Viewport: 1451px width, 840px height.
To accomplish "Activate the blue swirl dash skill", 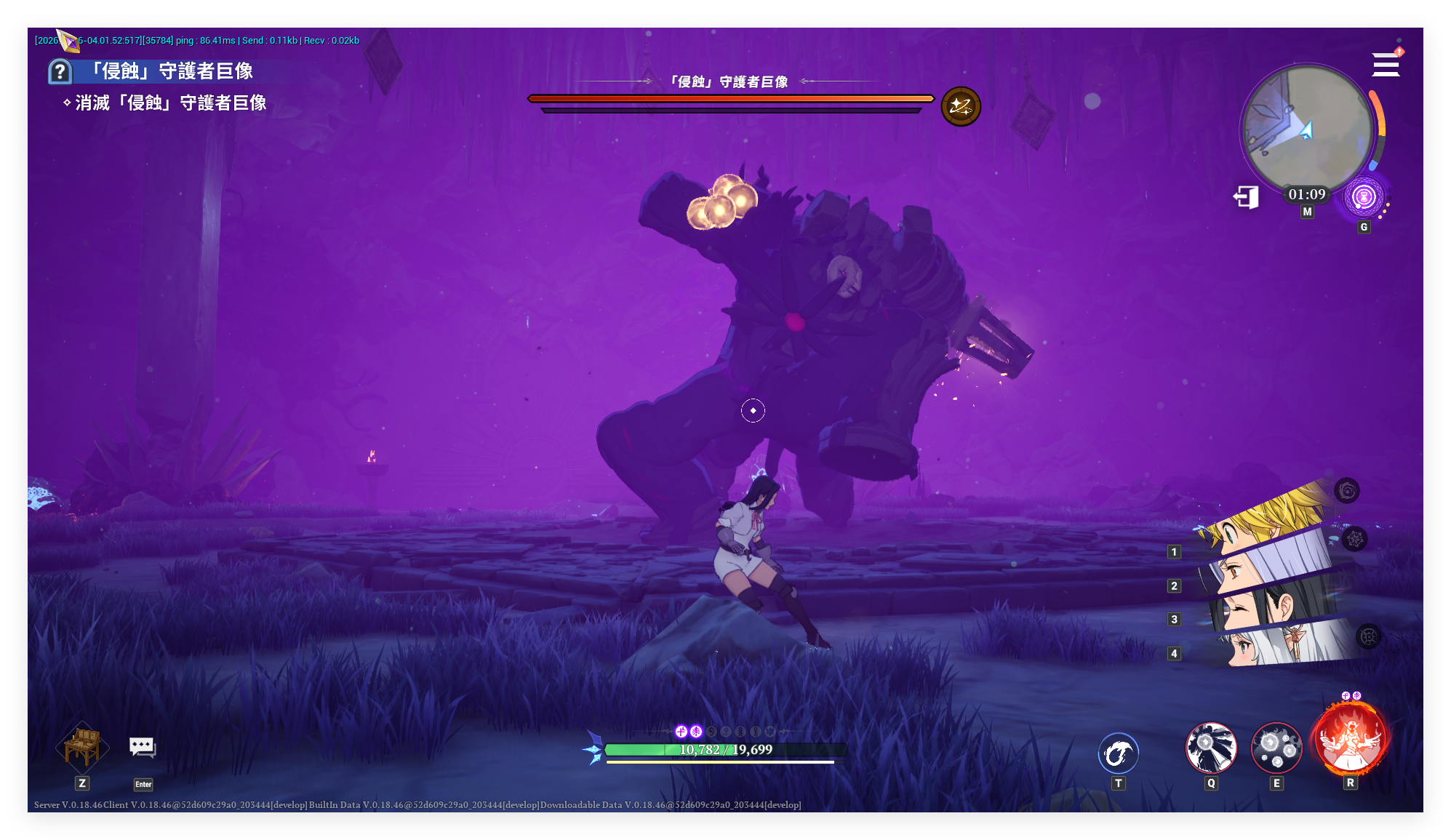I will (x=1118, y=753).
